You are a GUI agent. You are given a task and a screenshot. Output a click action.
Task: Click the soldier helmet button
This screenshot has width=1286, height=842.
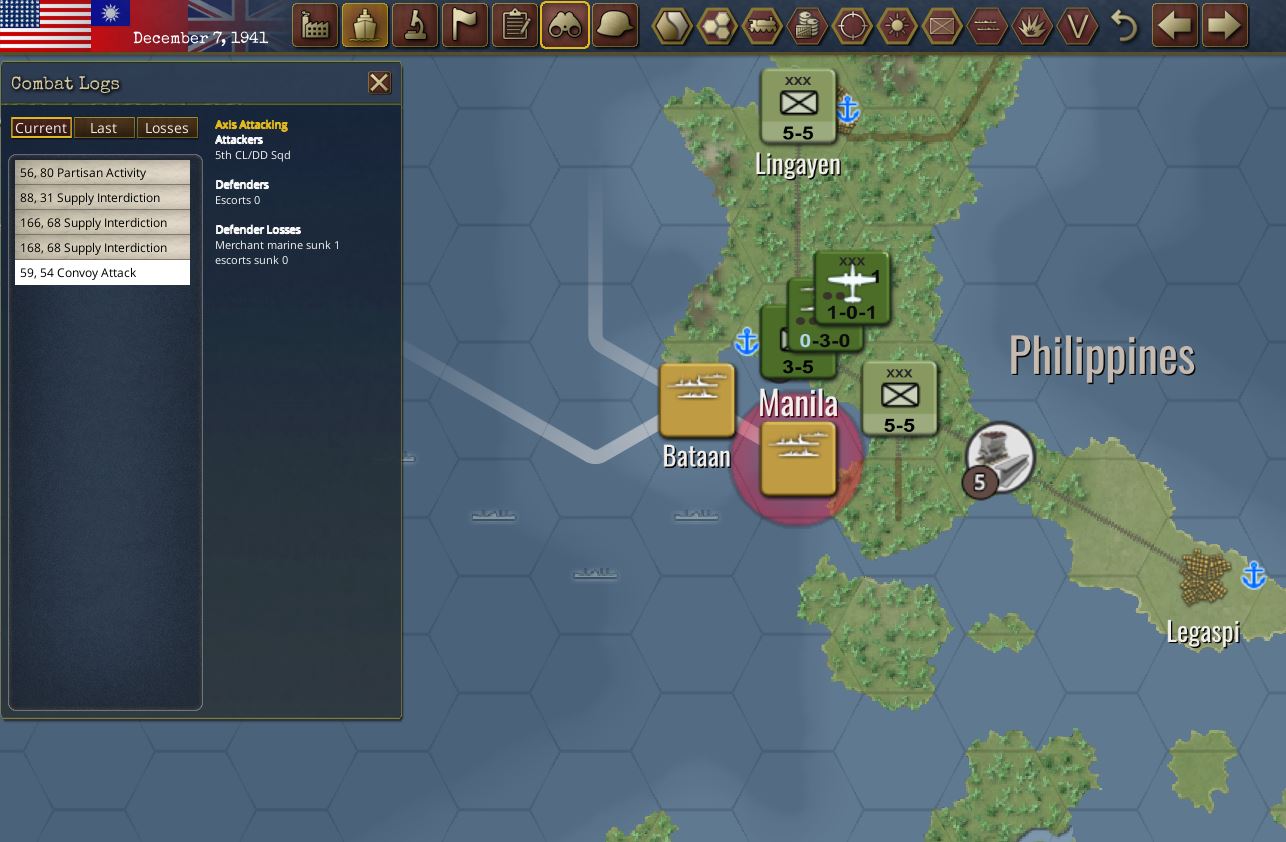pos(615,26)
